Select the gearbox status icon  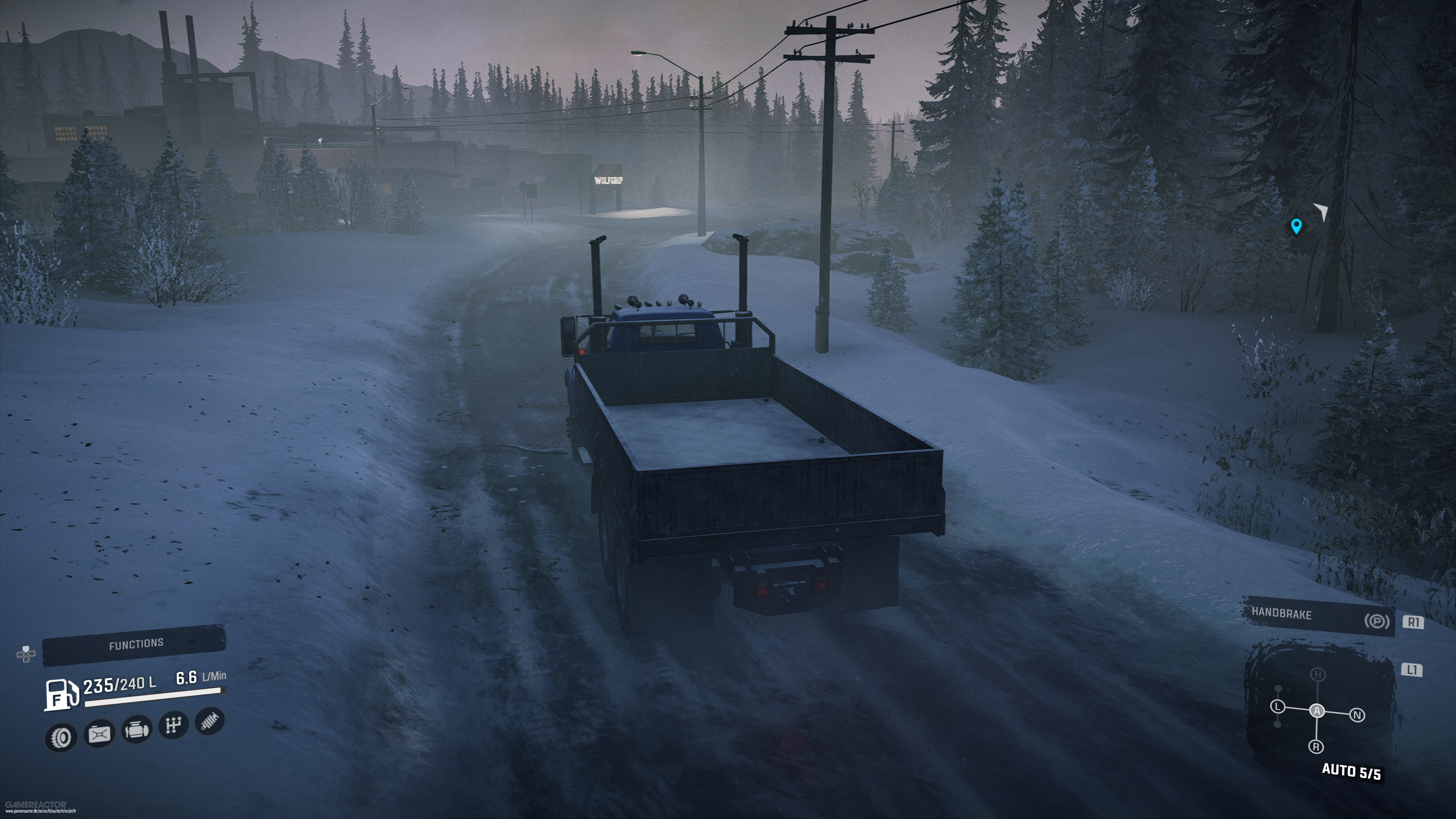pyautogui.click(x=173, y=725)
